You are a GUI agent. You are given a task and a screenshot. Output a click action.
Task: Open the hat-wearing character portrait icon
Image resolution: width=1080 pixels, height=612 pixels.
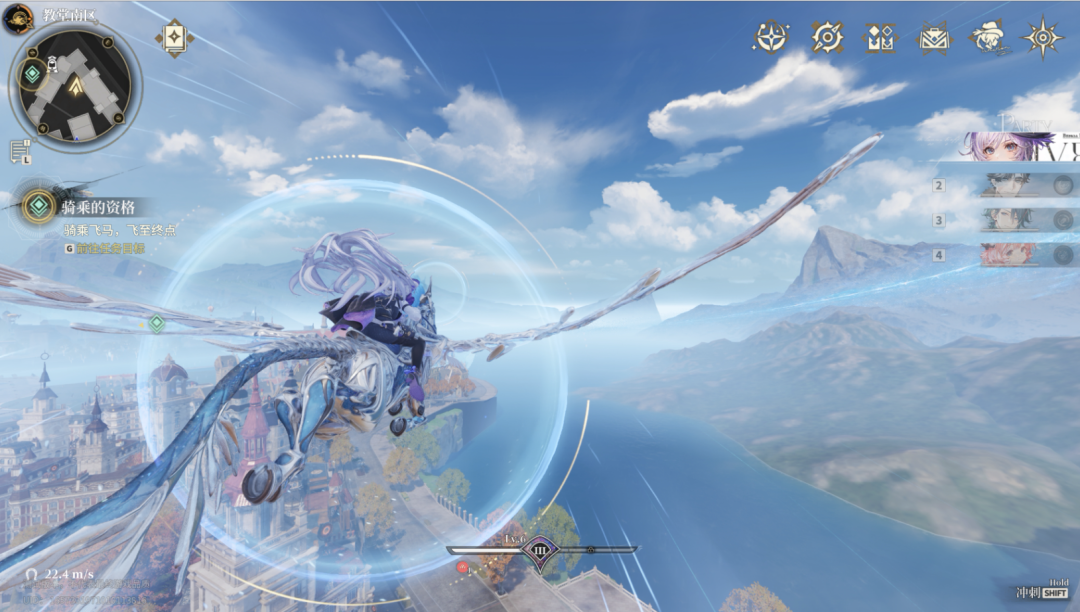click(x=988, y=37)
